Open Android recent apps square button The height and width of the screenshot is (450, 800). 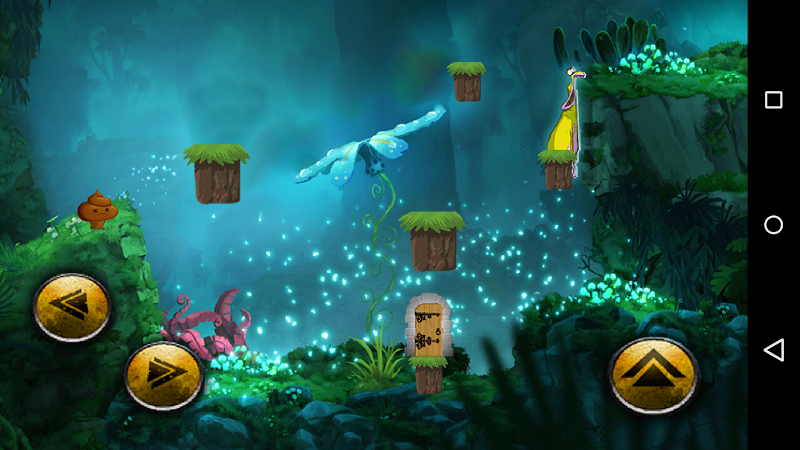pyautogui.click(x=773, y=100)
